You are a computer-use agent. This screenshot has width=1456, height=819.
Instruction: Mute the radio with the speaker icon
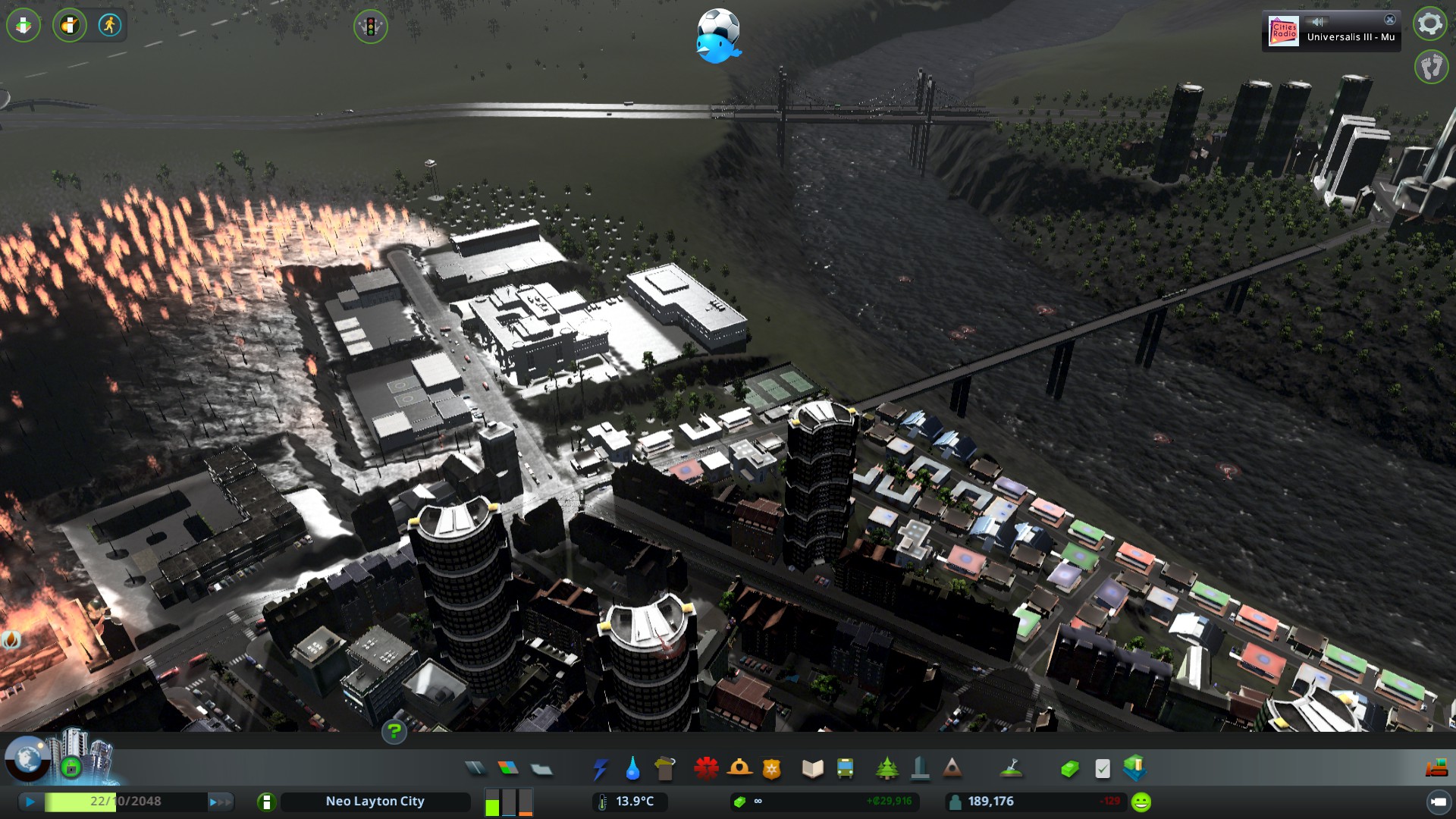[x=1318, y=21]
